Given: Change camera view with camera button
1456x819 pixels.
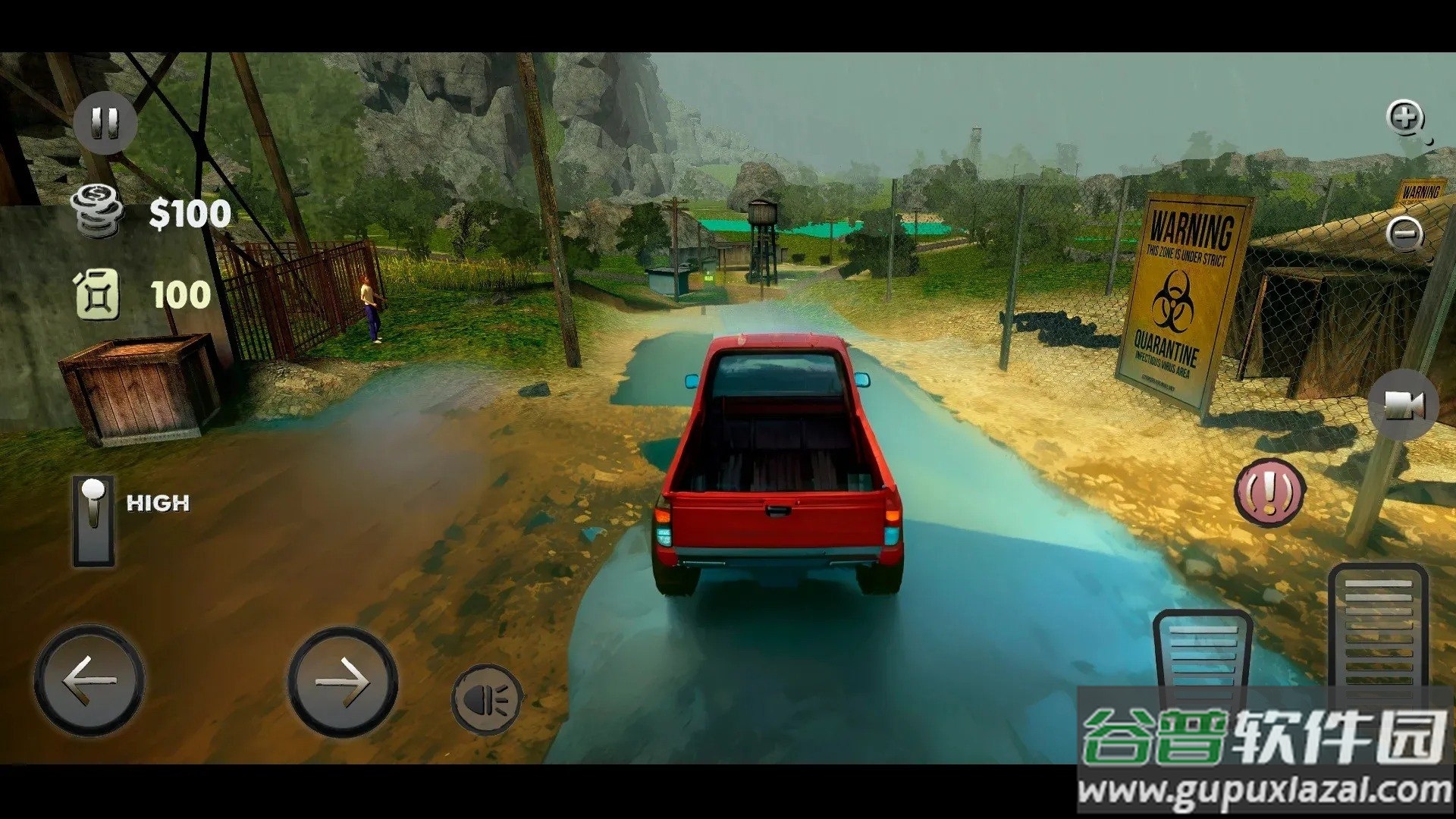Looking at the screenshot, I should tap(1403, 405).
